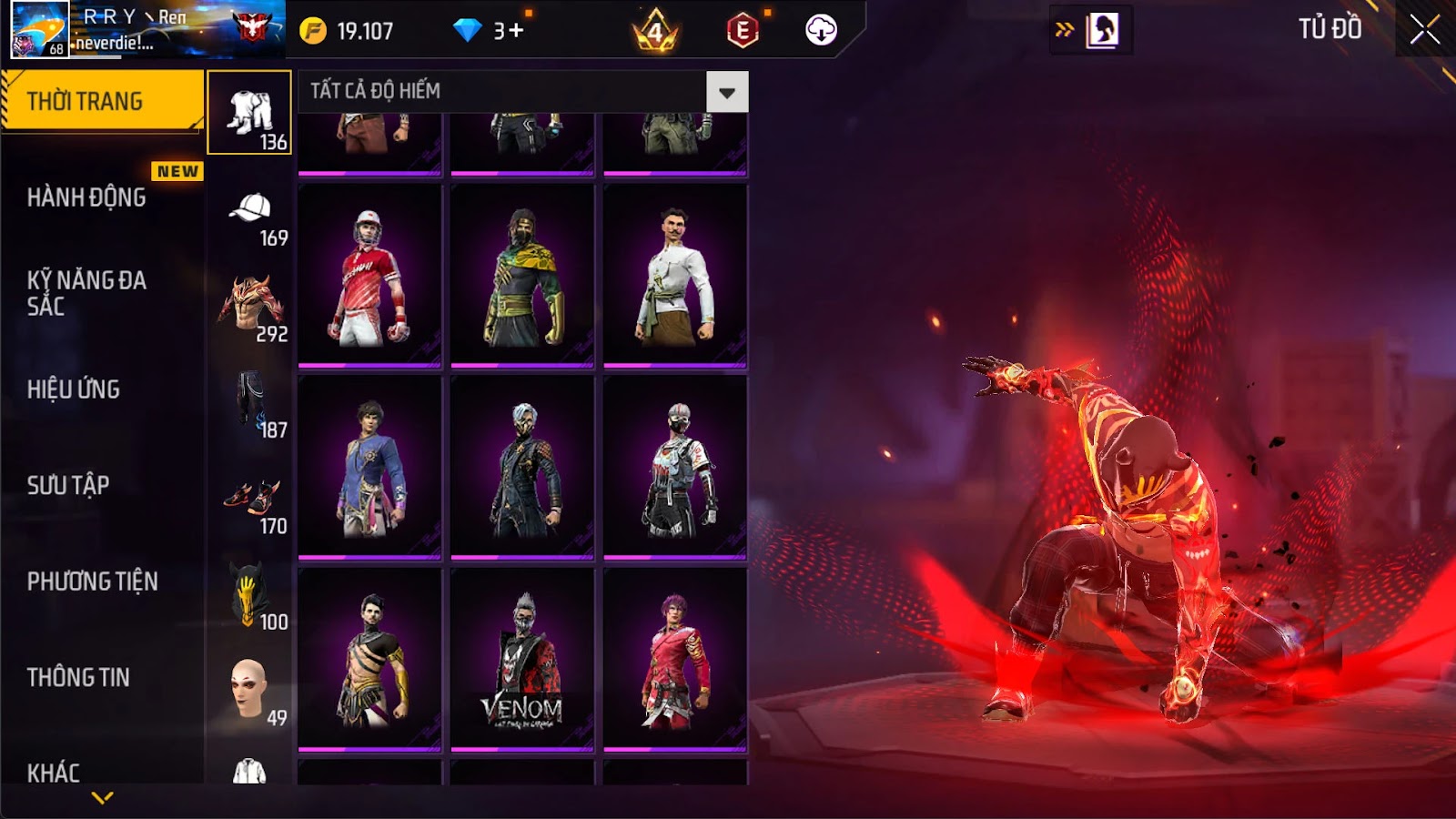
Task: Choose the face mask subcategory with 100 items
Action: coord(249,596)
